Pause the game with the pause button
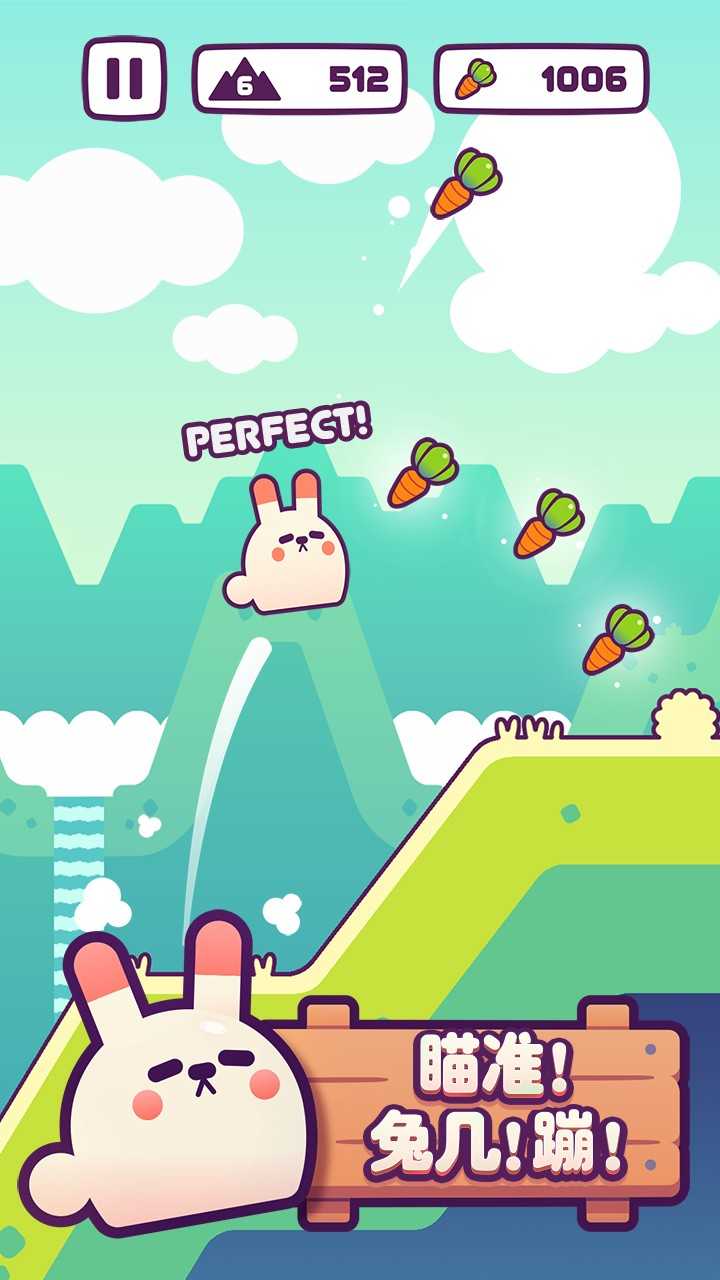This screenshot has height=1280, width=720. point(125,78)
